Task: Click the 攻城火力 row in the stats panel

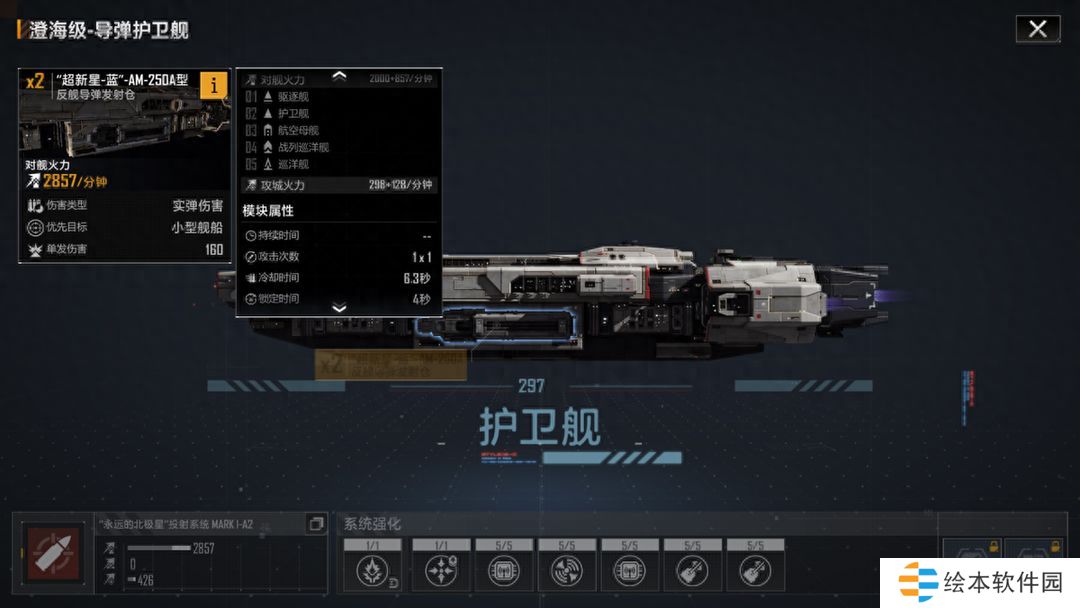Action: [339, 185]
